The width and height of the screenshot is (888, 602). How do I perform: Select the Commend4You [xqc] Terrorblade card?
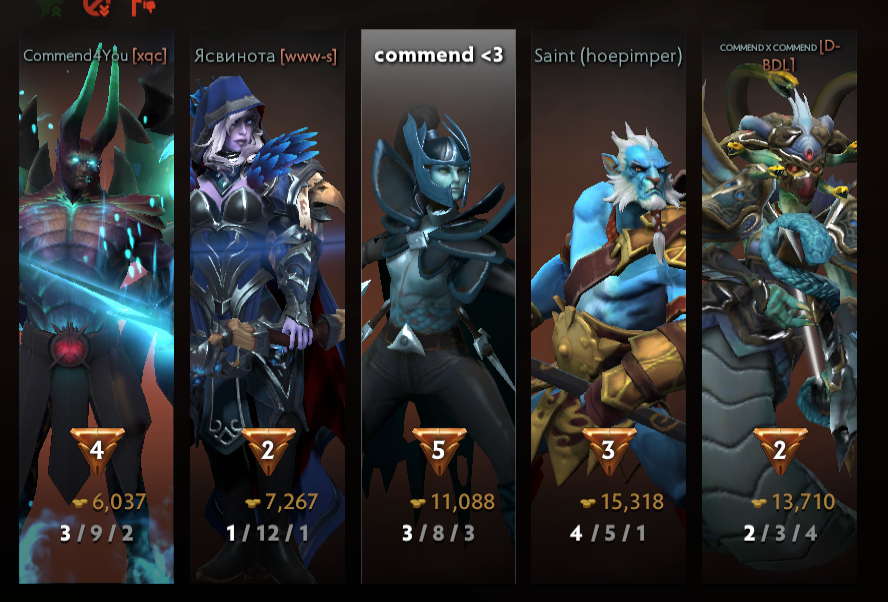[96, 300]
